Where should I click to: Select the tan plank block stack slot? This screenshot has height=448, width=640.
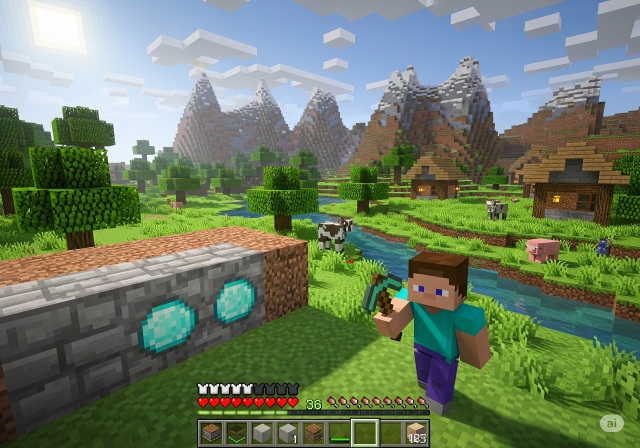(x=416, y=432)
